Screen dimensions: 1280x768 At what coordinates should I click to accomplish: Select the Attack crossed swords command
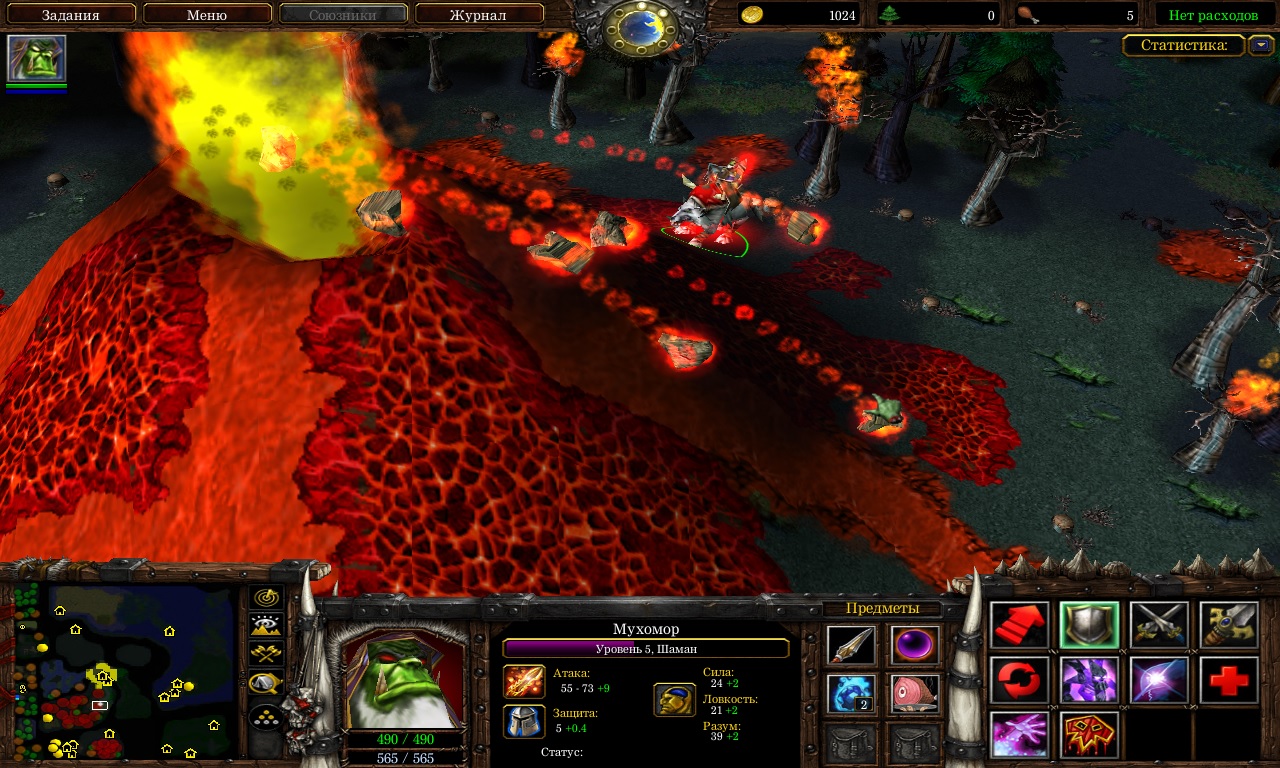click(x=1160, y=625)
